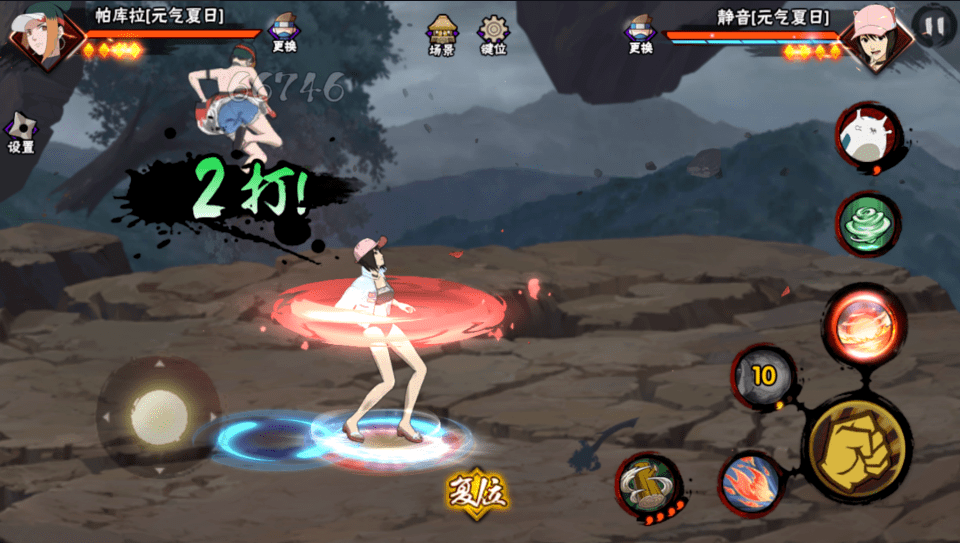Tap the virtual joystick knob
This screenshot has width=960, height=543.
pyautogui.click(x=158, y=414)
